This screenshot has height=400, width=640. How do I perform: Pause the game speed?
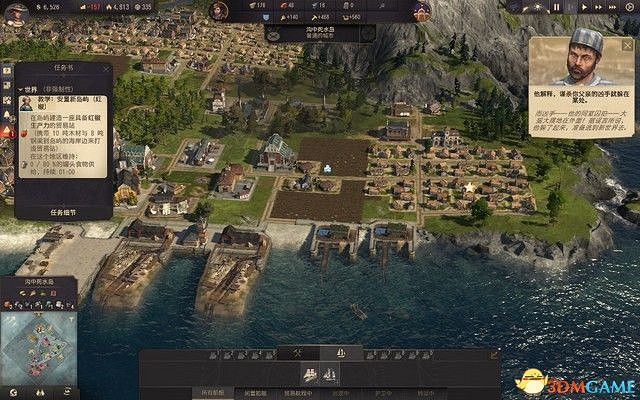coord(558,7)
